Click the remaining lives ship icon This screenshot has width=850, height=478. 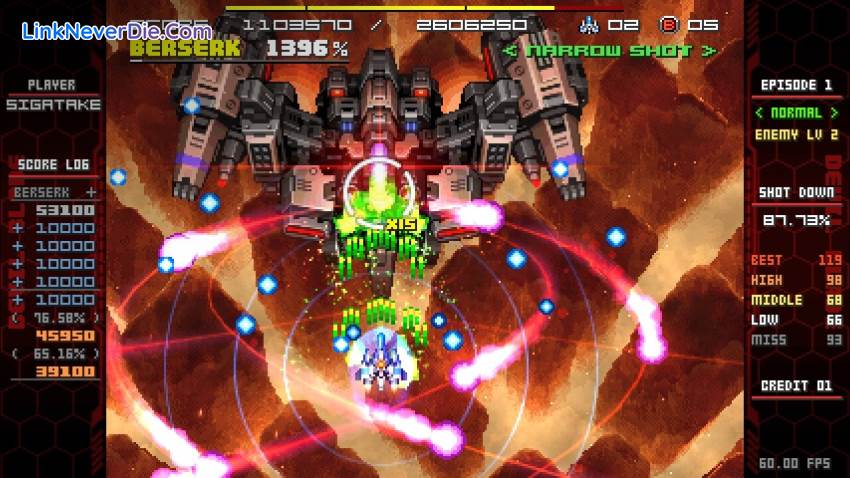pos(588,24)
